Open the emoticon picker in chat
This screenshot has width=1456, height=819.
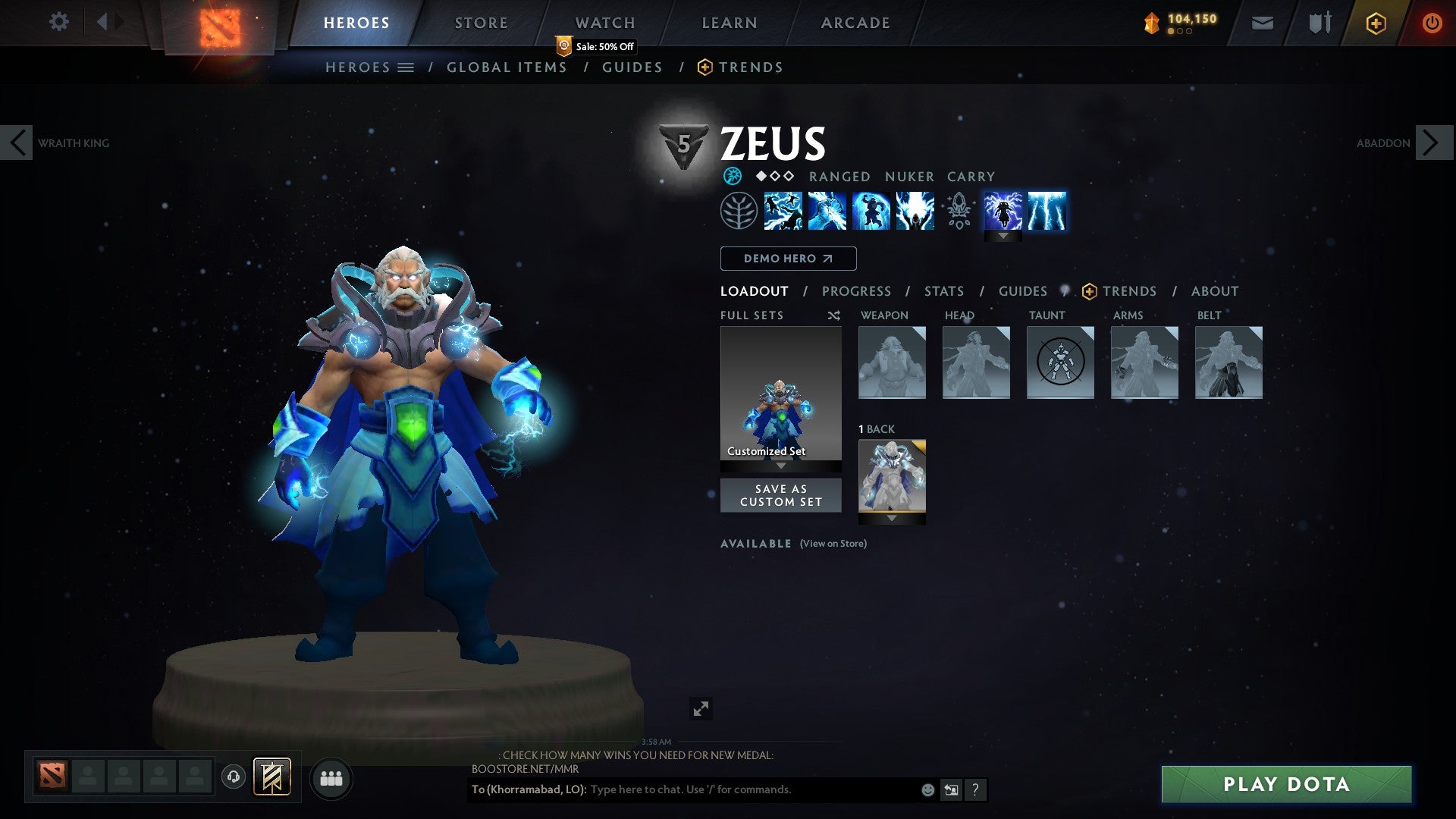pos(927,789)
